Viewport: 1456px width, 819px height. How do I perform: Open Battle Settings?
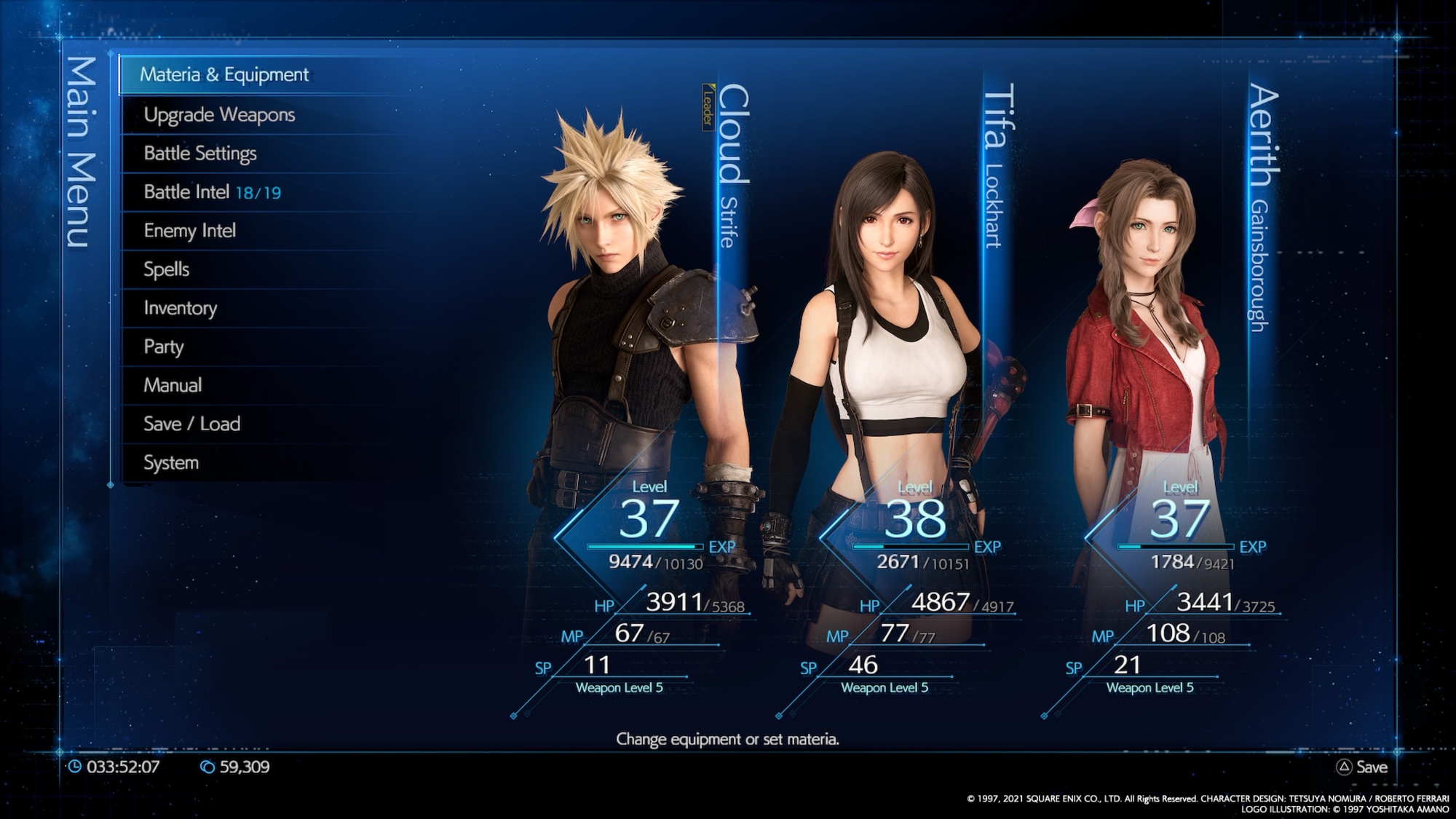coord(200,154)
